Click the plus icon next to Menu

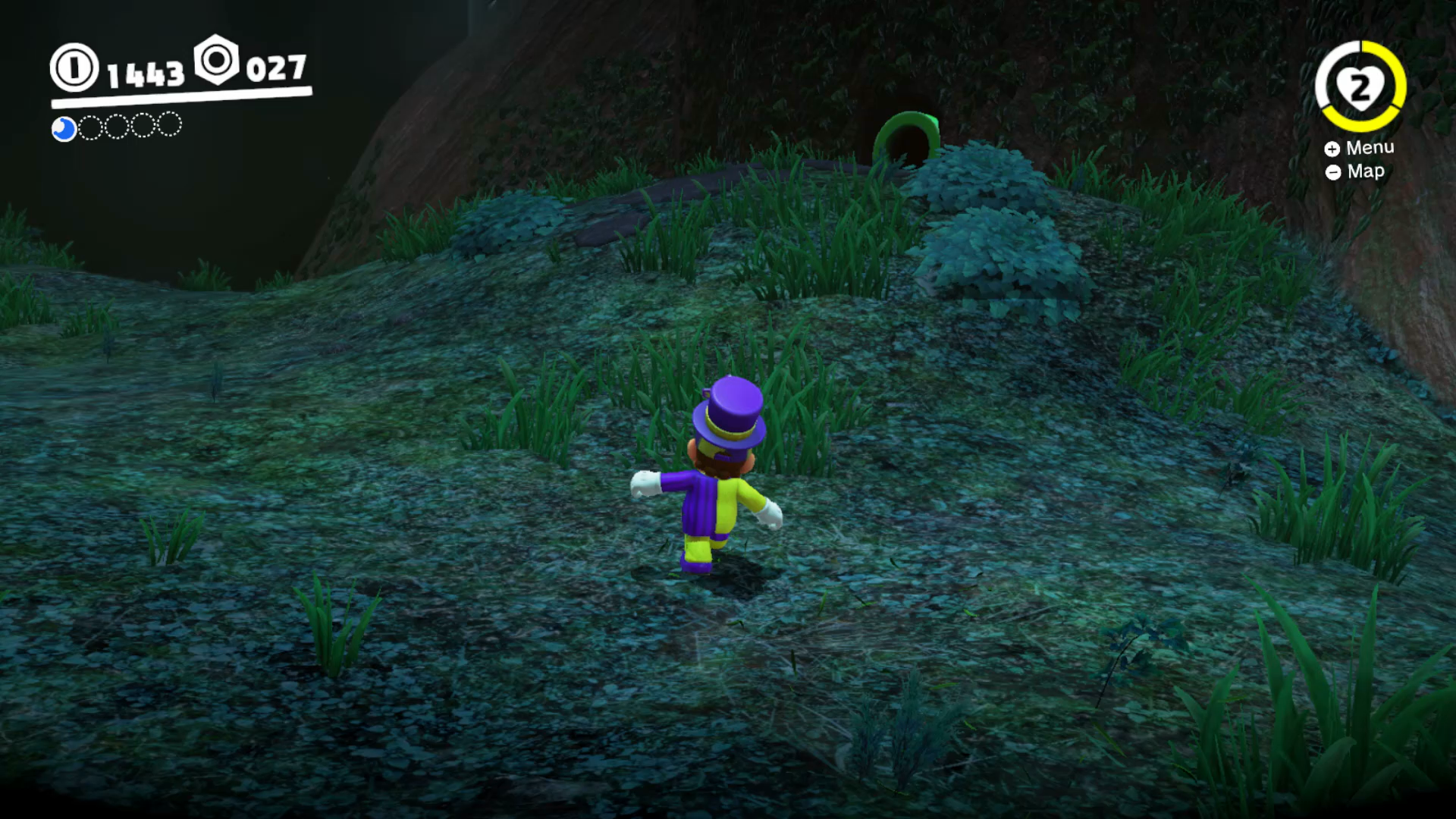click(x=1332, y=149)
